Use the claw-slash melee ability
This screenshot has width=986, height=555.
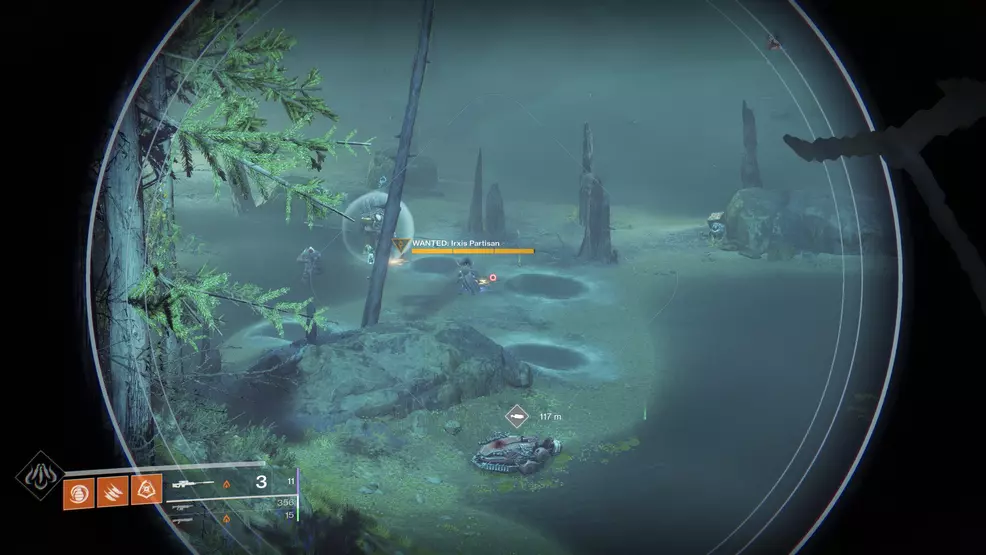(112, 490)
